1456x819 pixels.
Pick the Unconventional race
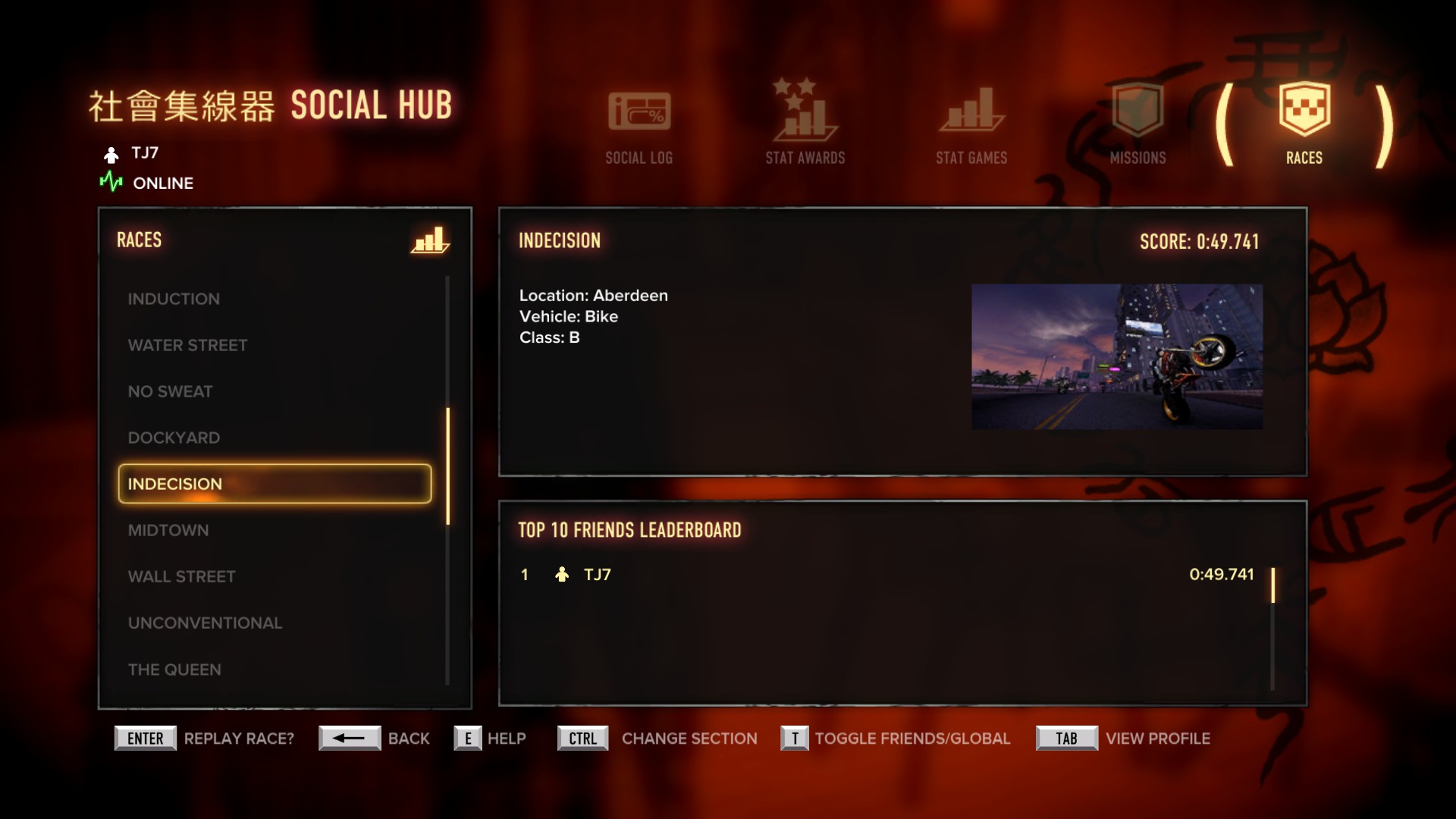click(205, 623)
